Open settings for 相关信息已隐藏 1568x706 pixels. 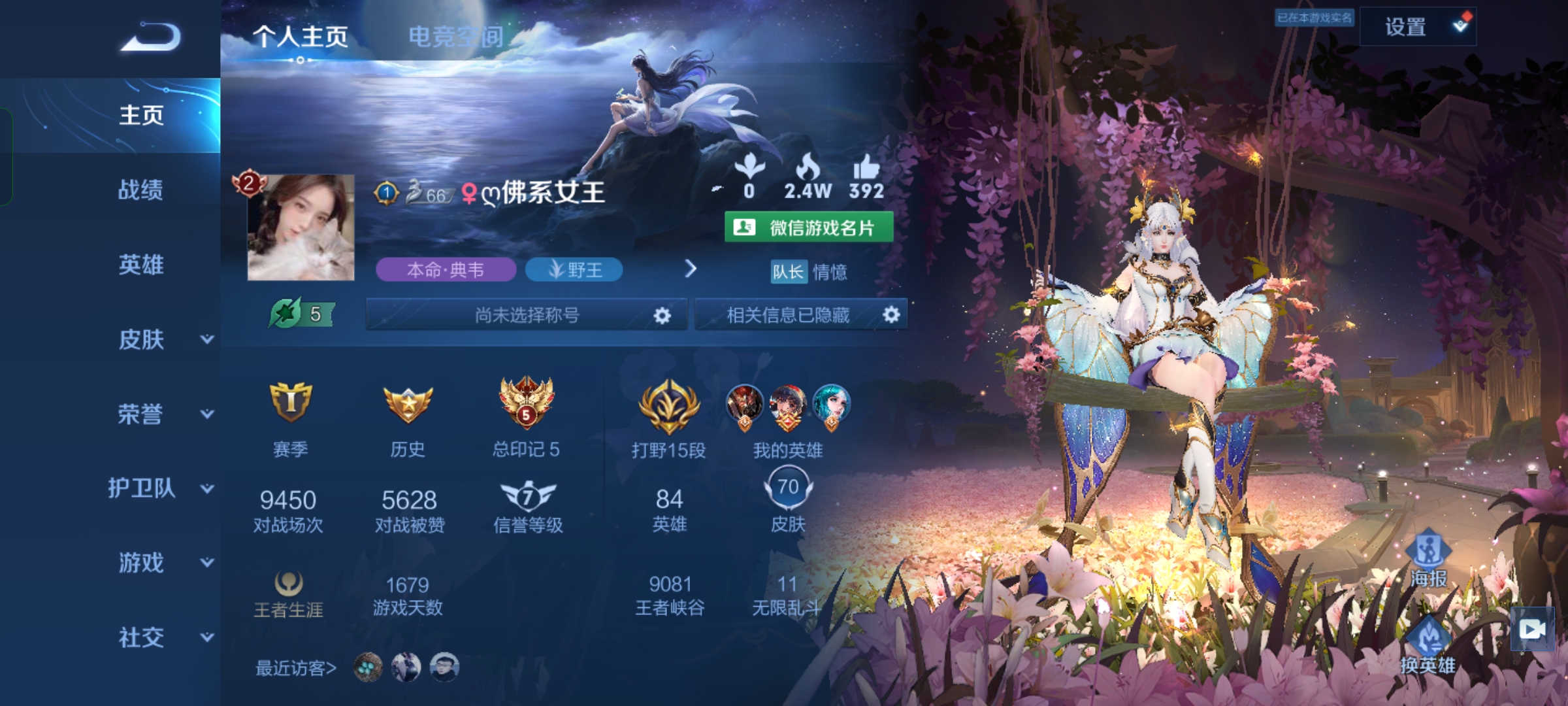point(891,316)
